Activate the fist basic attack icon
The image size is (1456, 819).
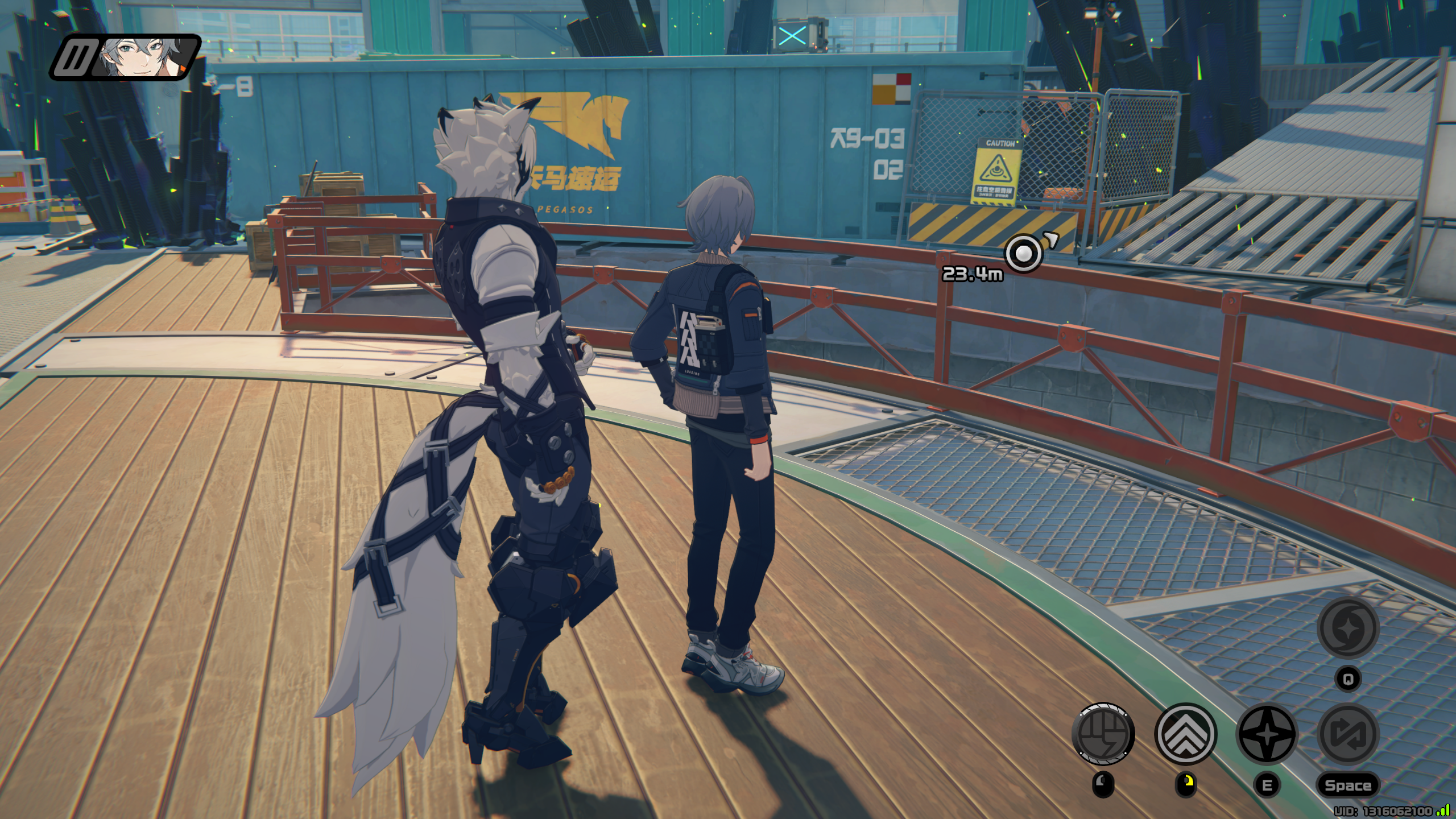pos(1103,734)
